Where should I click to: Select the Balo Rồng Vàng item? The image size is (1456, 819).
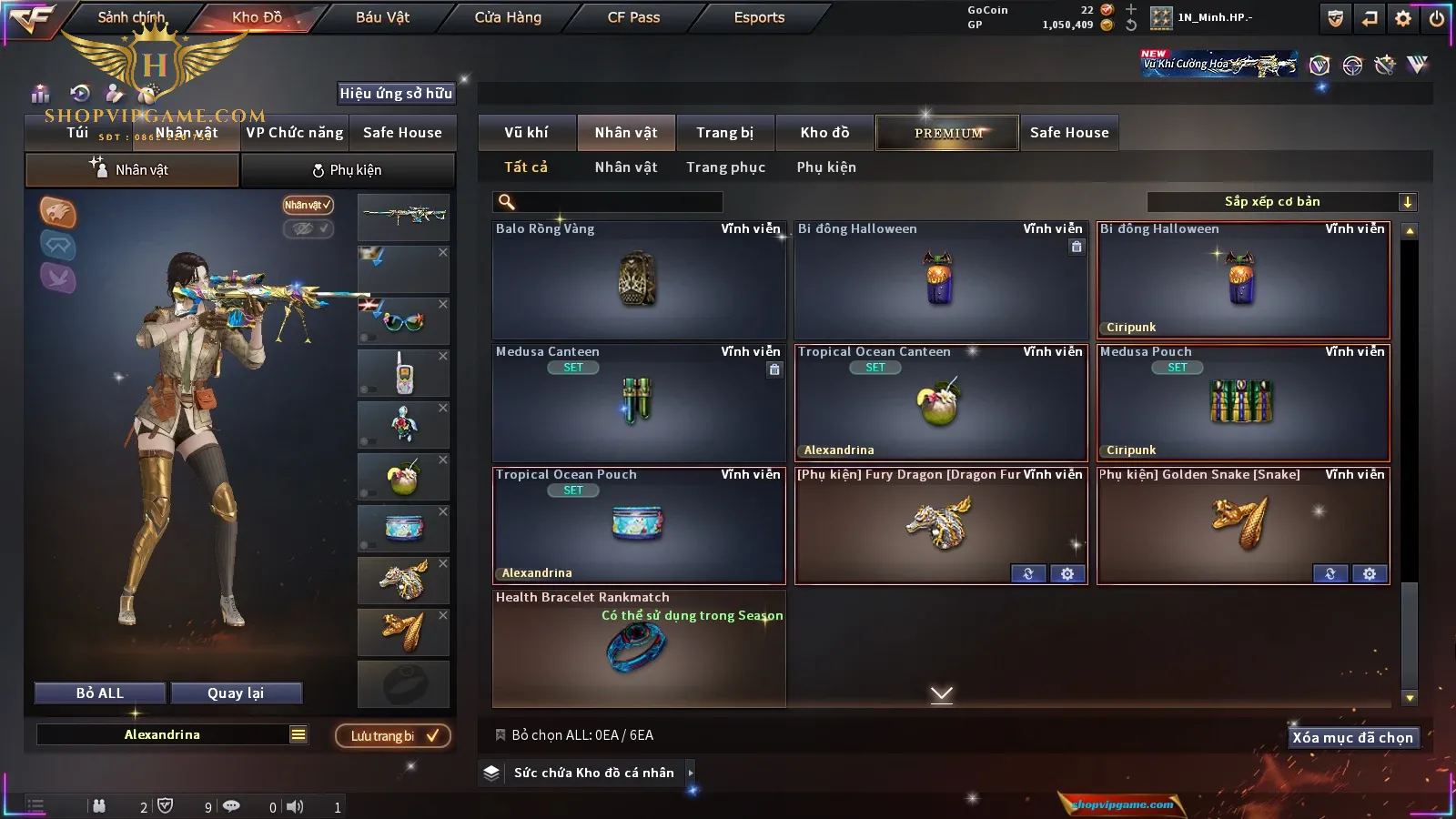click(x=638, y=280)
